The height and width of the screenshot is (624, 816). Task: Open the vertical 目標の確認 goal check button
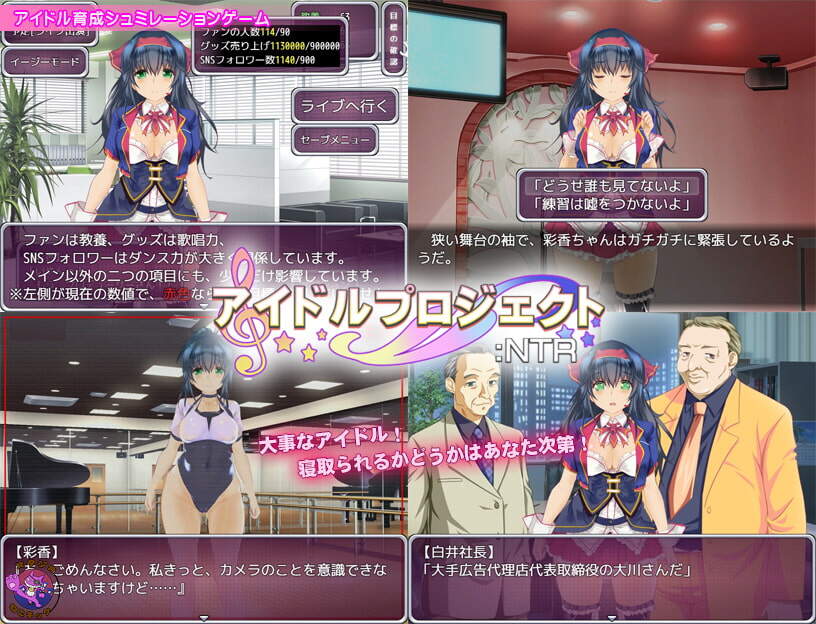tap(393, 38)
